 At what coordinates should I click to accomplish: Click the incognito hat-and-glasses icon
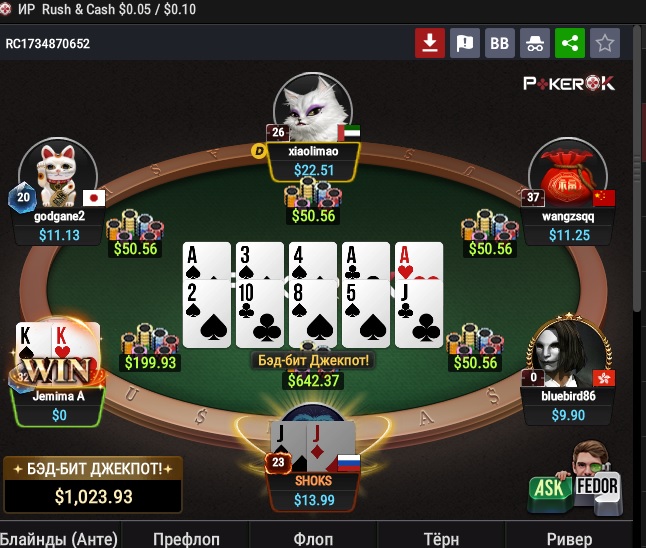(x=535, y=43)
